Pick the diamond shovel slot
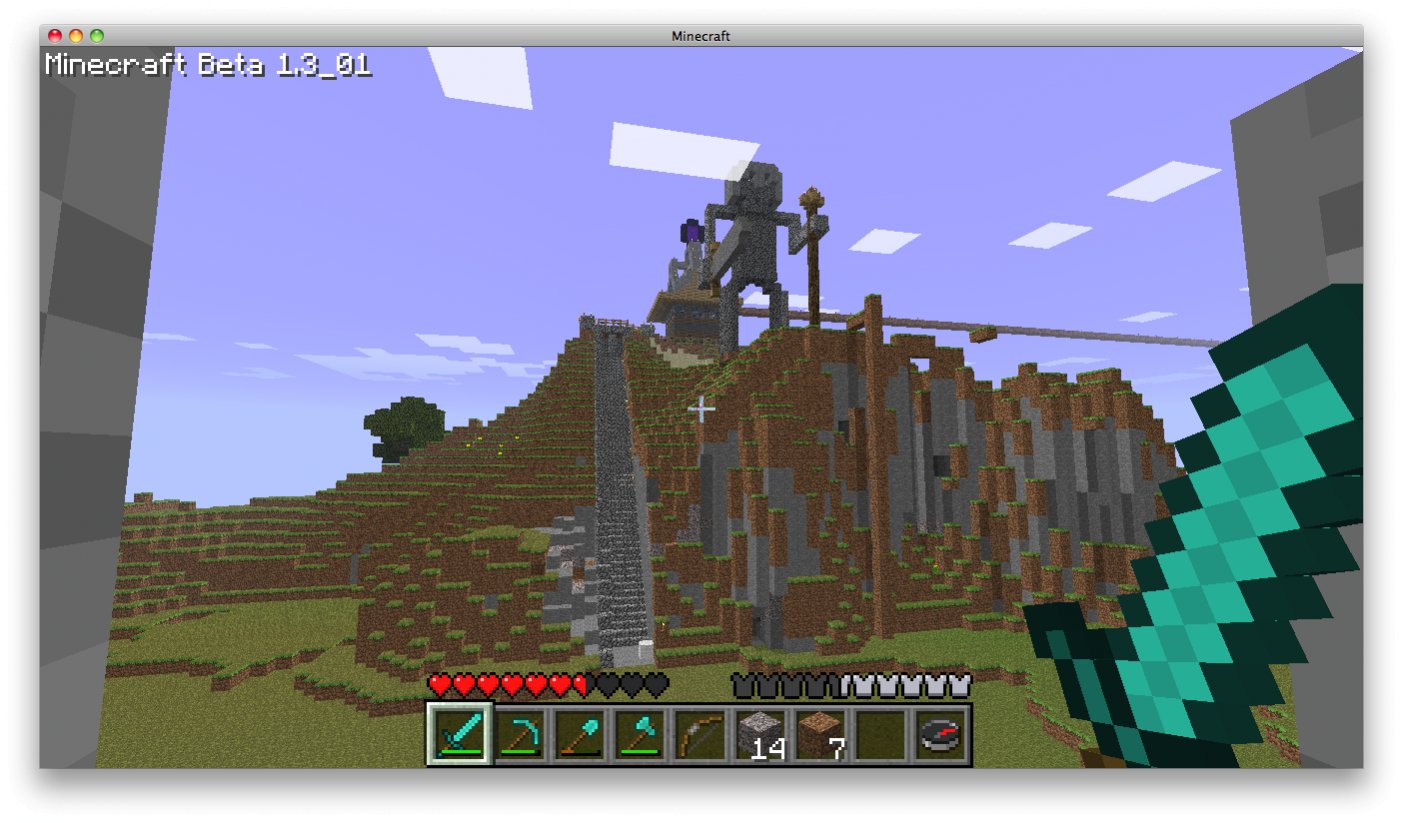Screen dimensions: 1403x823 pyautogui.click(x=580, y=734)
